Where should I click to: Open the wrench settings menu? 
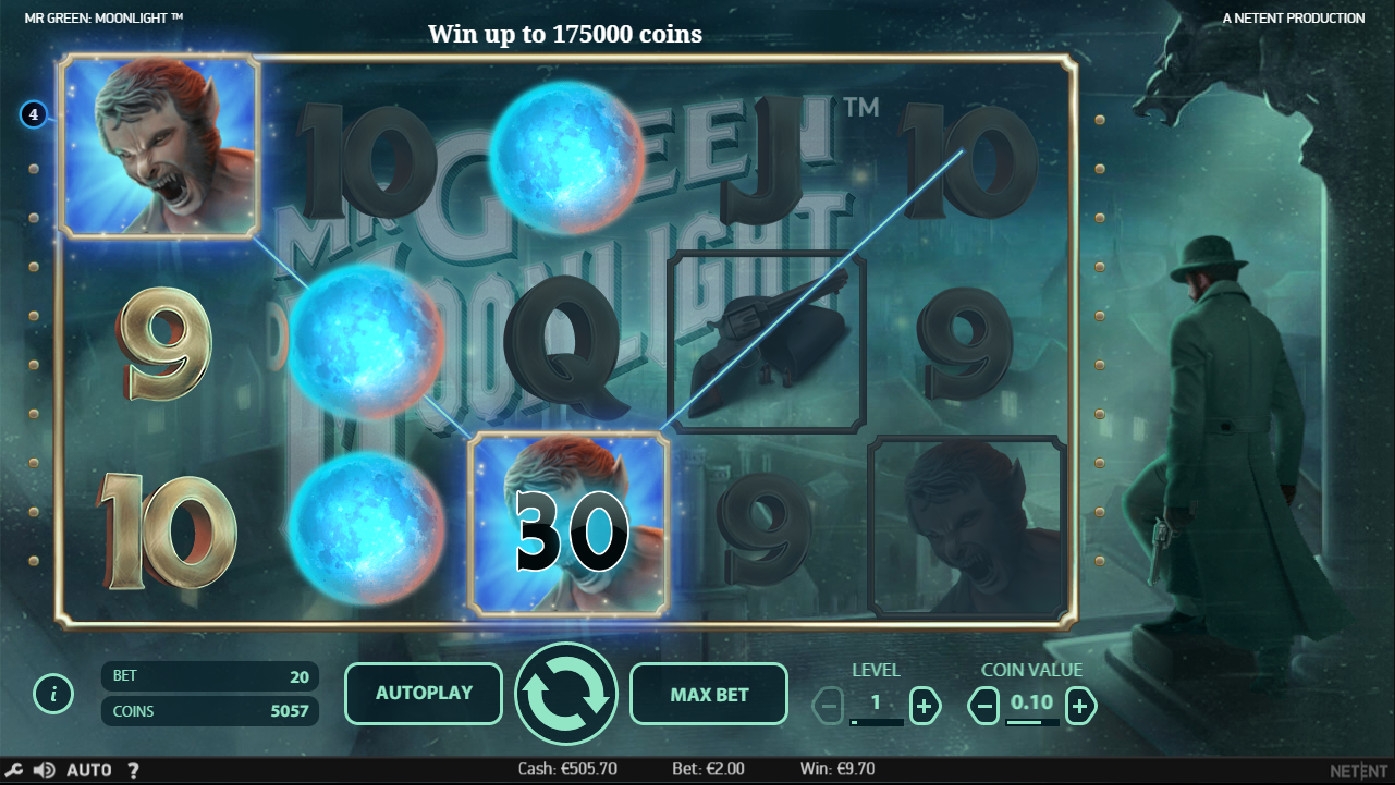pyautogui.click(x=14, y=770)
